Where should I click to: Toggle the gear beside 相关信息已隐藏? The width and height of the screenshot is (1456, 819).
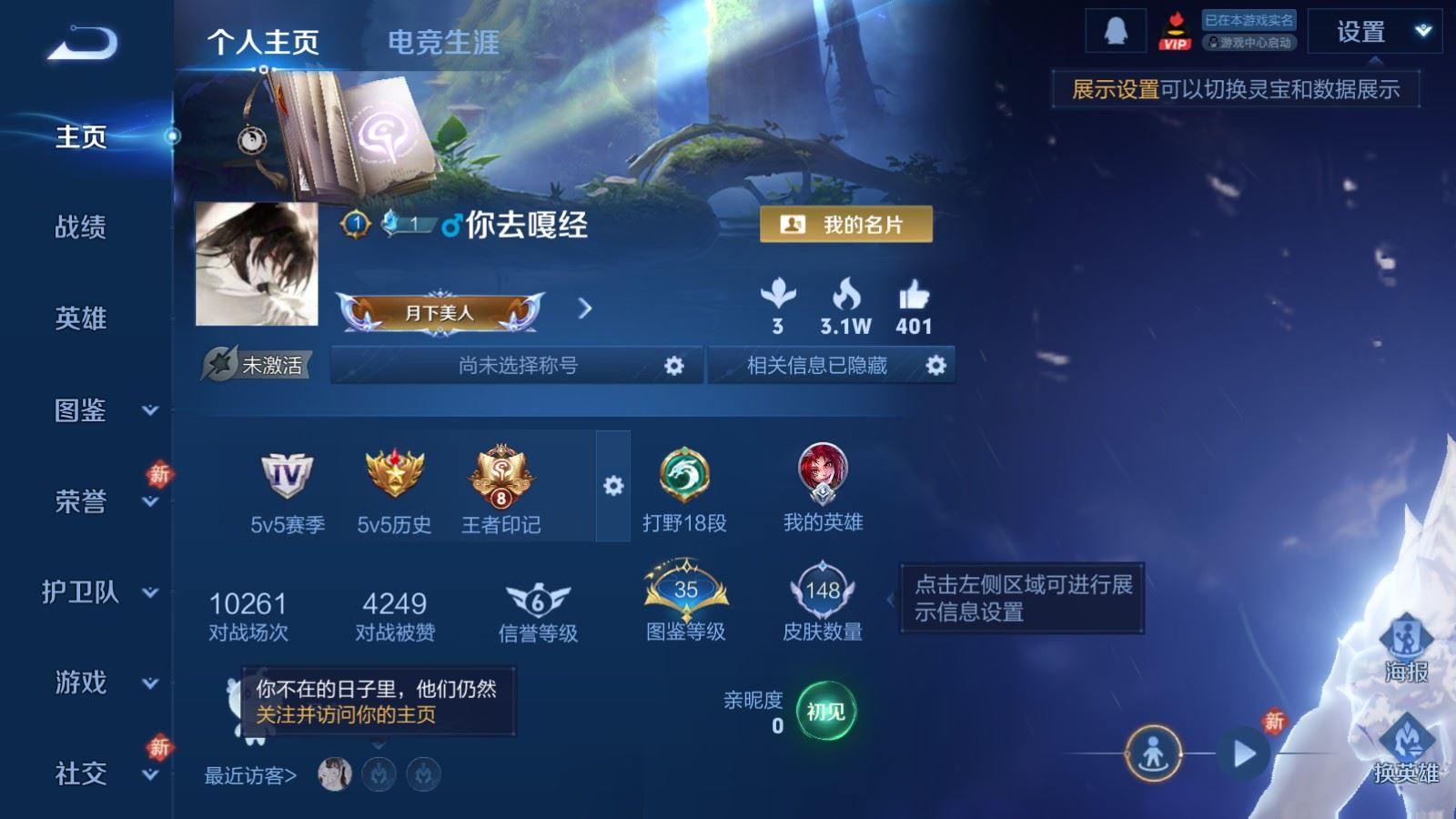tap(934, 365)
